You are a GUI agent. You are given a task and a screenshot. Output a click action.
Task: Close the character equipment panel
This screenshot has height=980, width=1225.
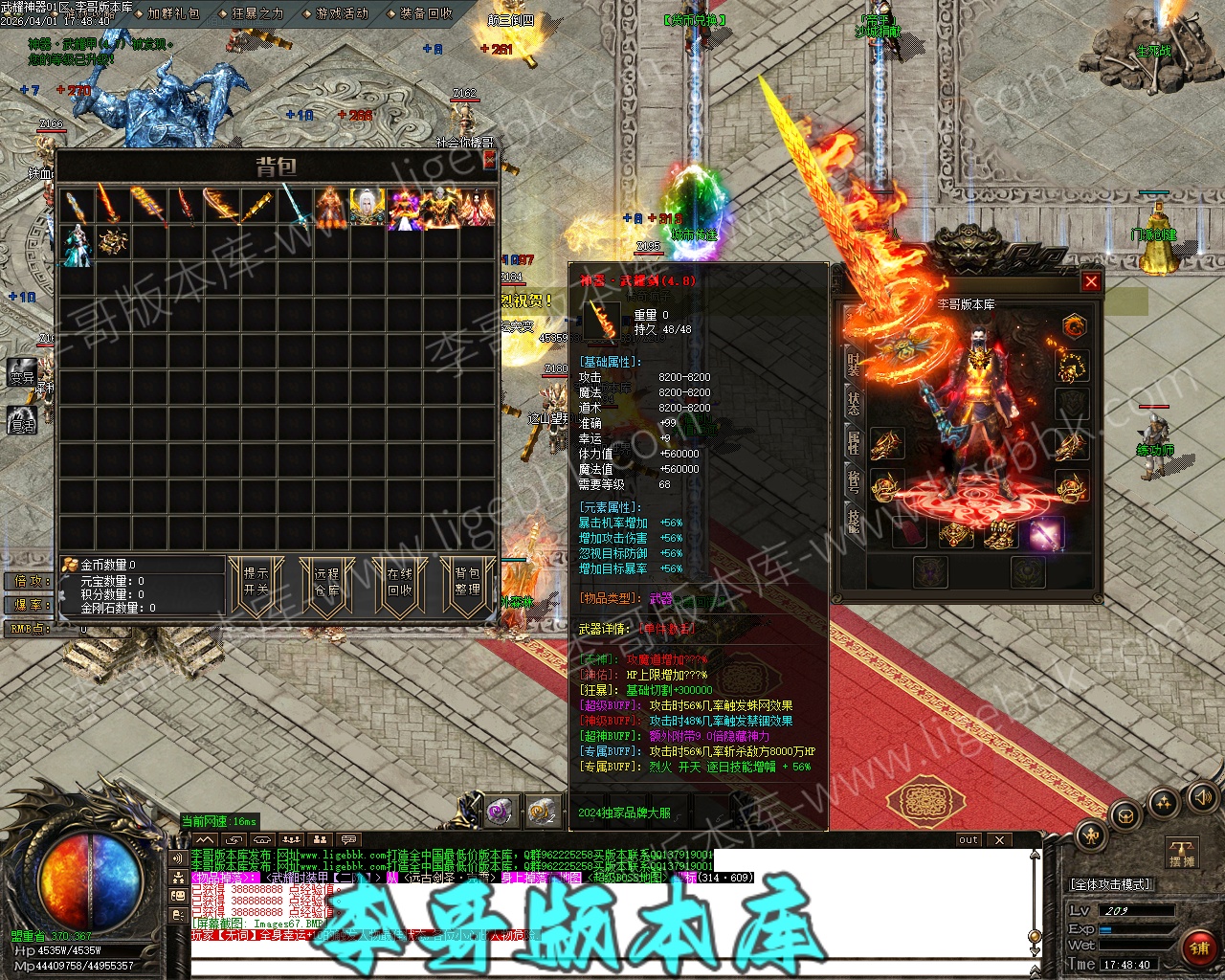1090,281
